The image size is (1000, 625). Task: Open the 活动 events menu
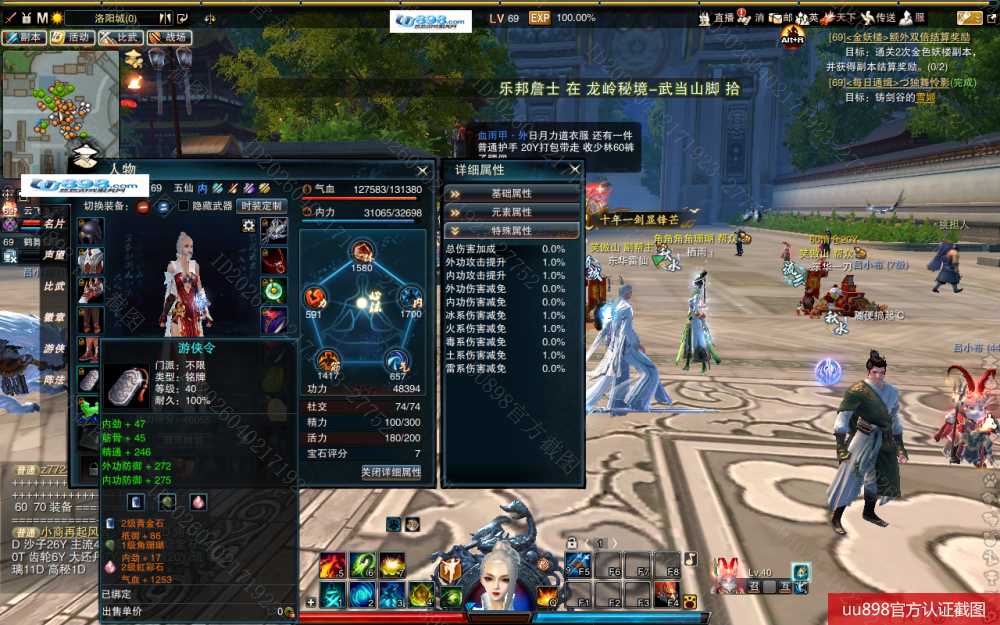point(72,38)
